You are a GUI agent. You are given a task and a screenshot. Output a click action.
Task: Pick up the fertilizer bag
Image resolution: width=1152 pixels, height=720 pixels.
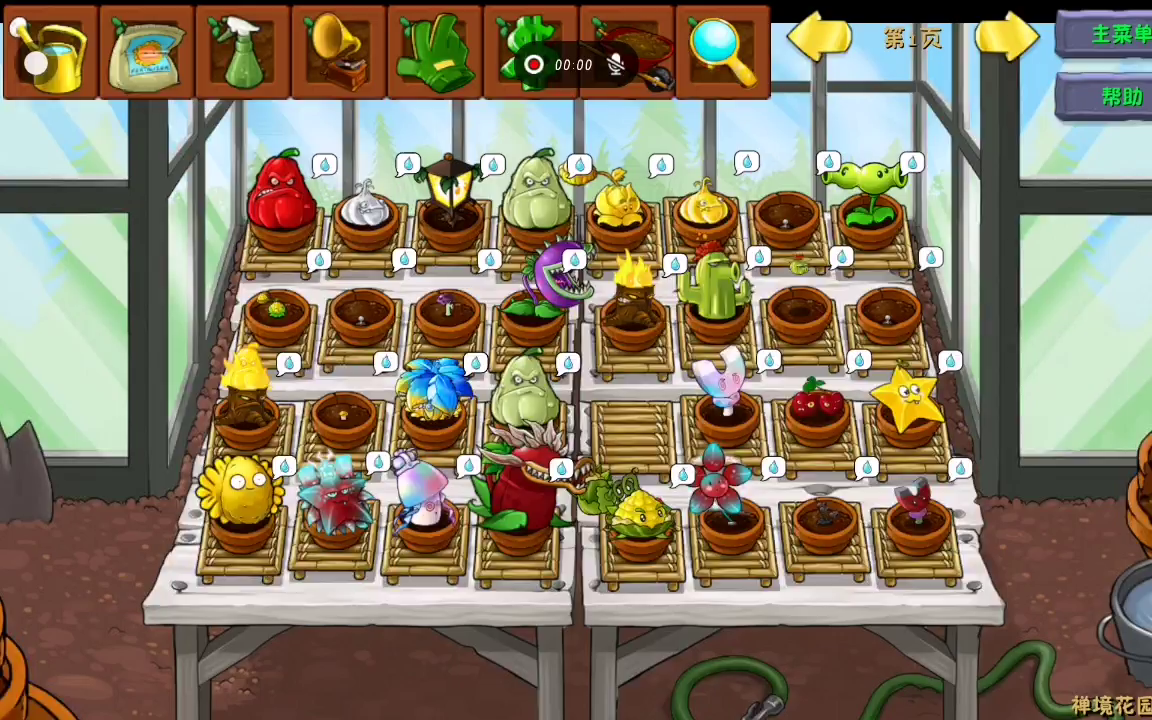(x=146, y=52)
